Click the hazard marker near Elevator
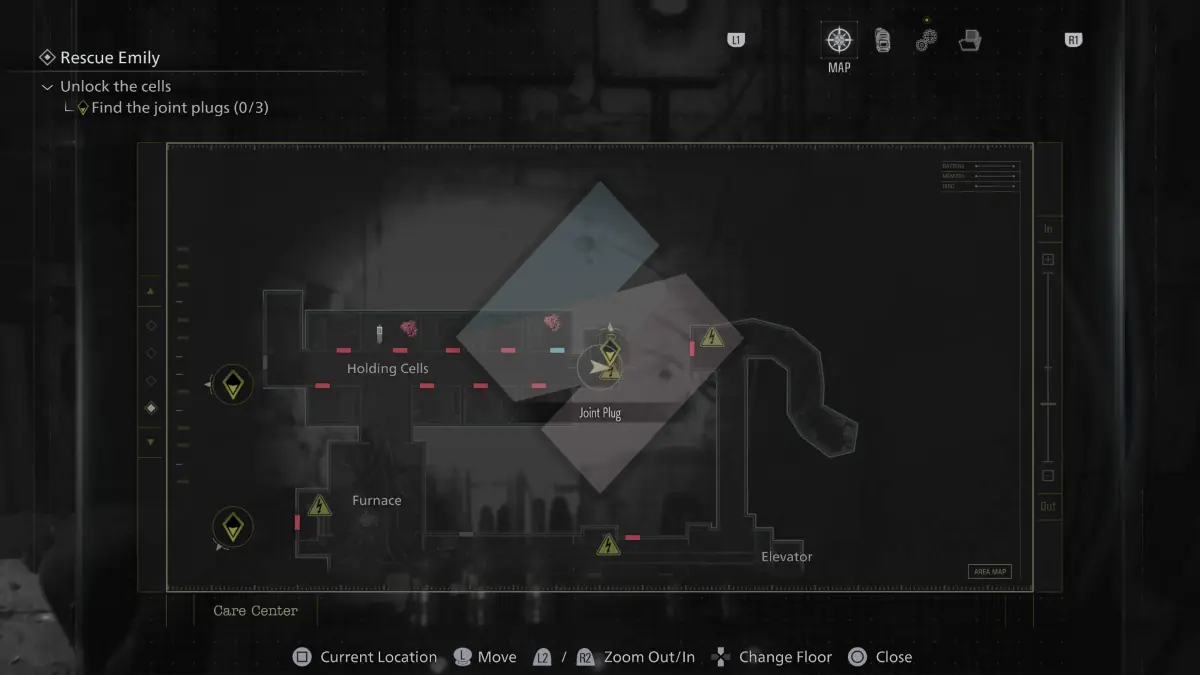Screen dimensions: 1200x675 pyautogui.click(x=608, y=545)
